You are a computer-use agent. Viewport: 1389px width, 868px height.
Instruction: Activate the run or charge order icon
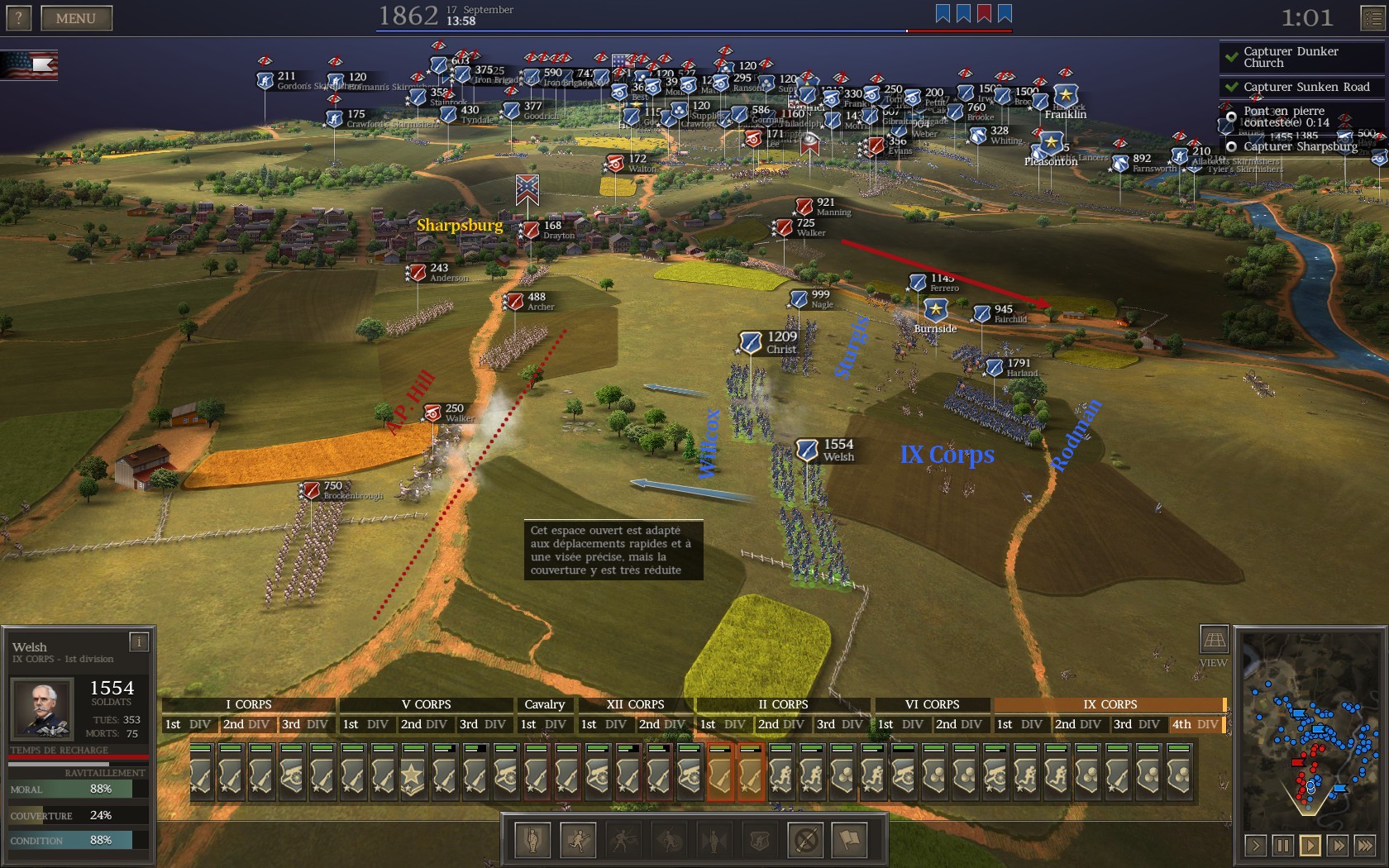point(578,841)
